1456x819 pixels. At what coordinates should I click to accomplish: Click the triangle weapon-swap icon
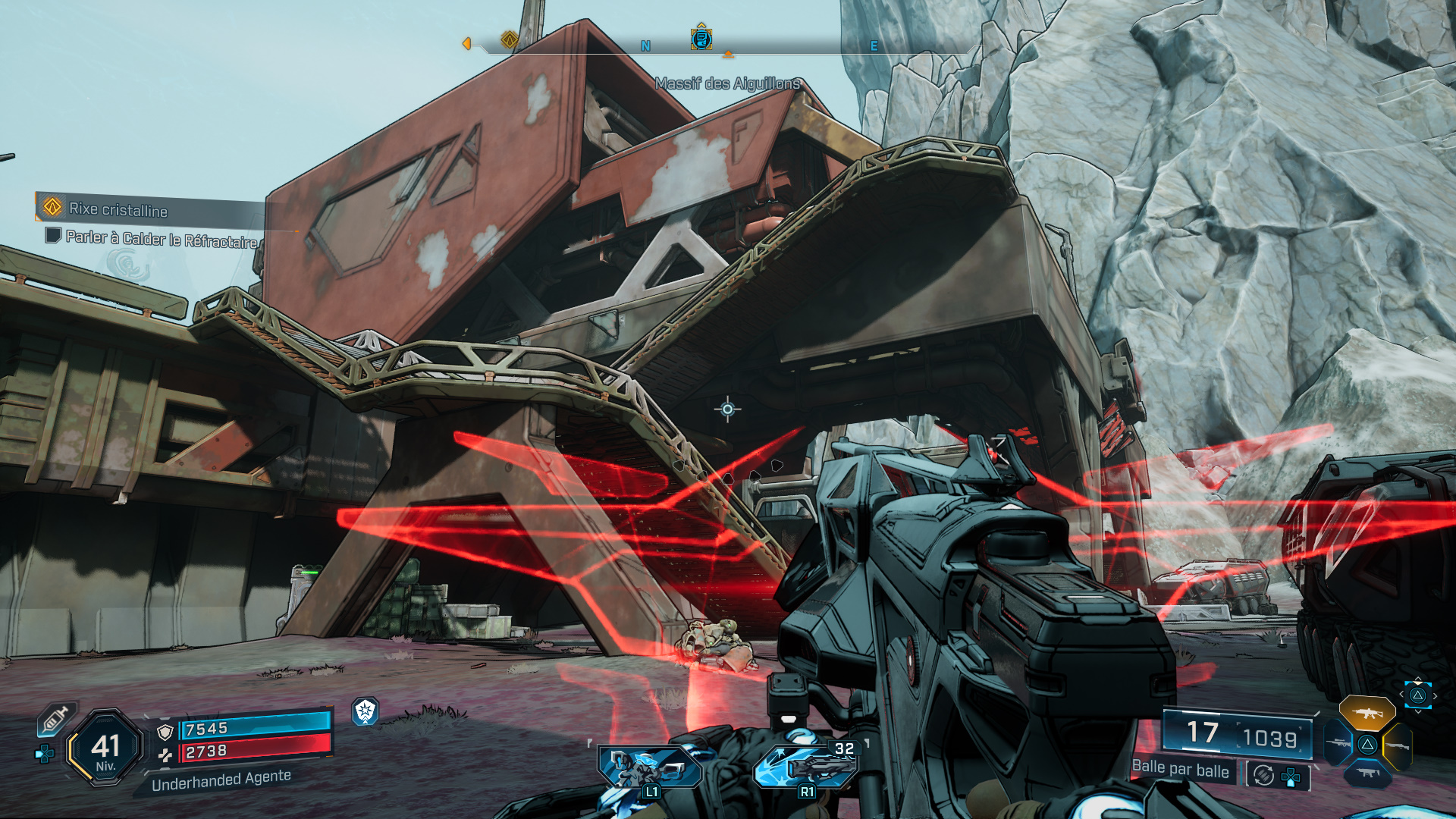pos(1367,745)
